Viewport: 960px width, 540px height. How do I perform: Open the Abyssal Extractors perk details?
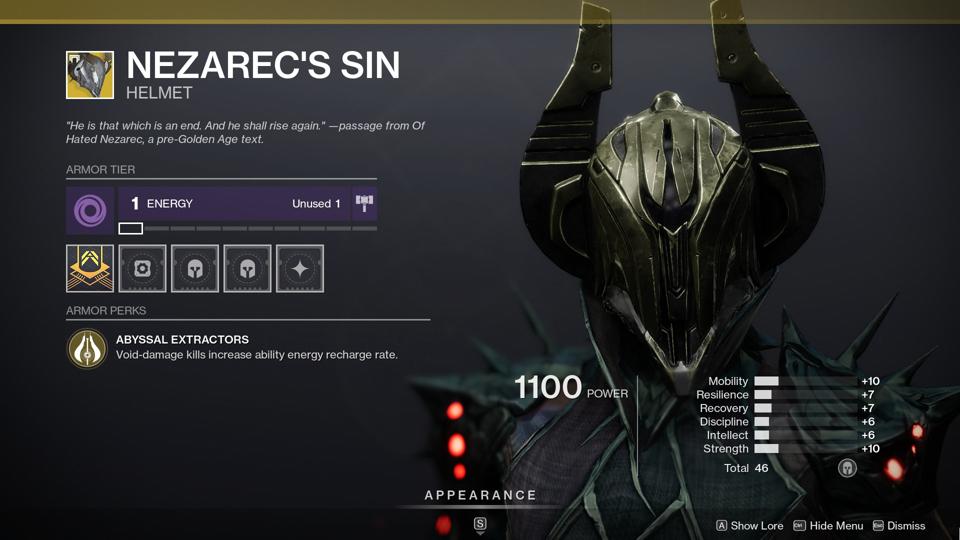click(88, 349)
